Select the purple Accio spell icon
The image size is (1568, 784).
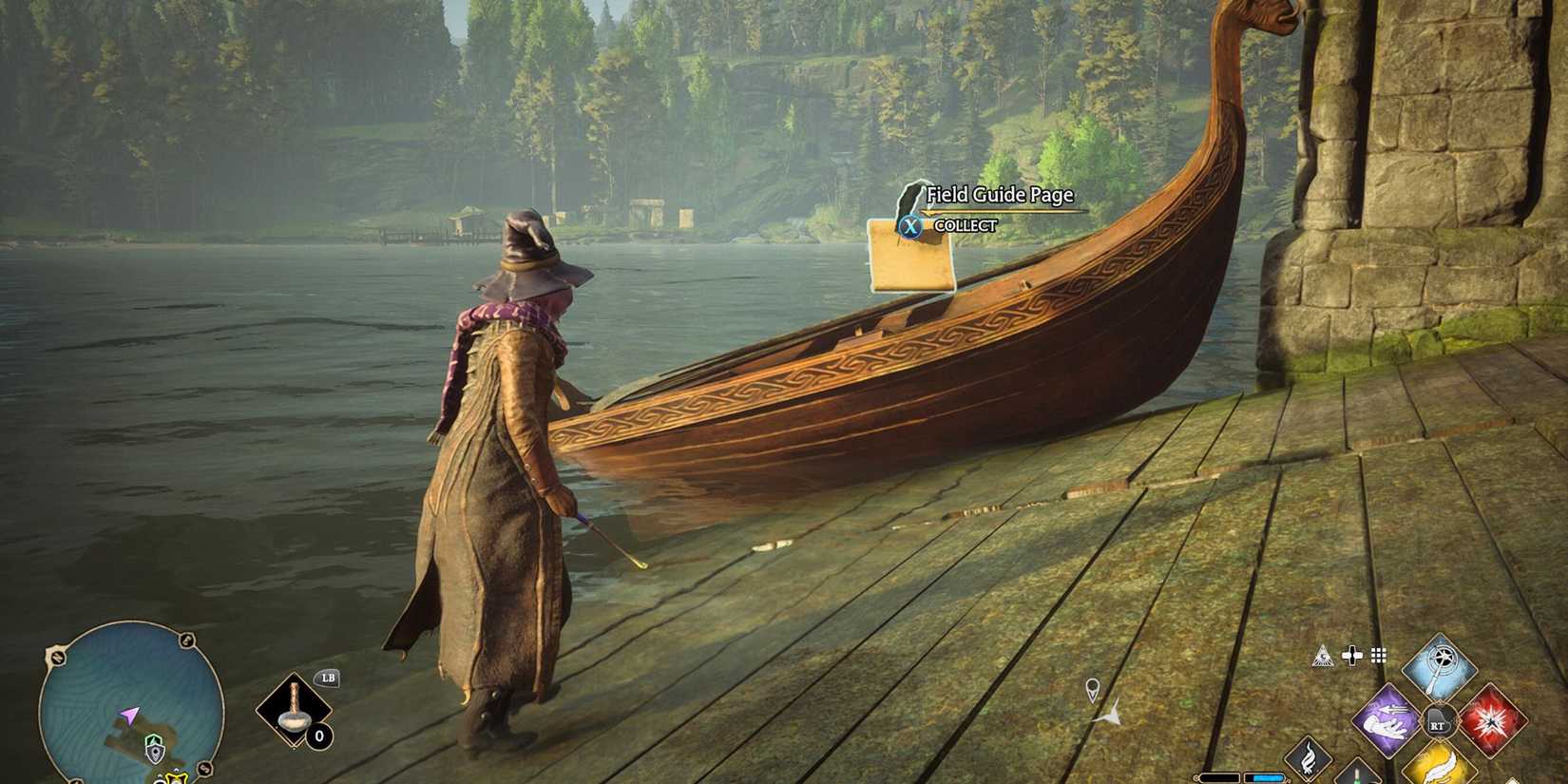click(x=1386, y=720)
